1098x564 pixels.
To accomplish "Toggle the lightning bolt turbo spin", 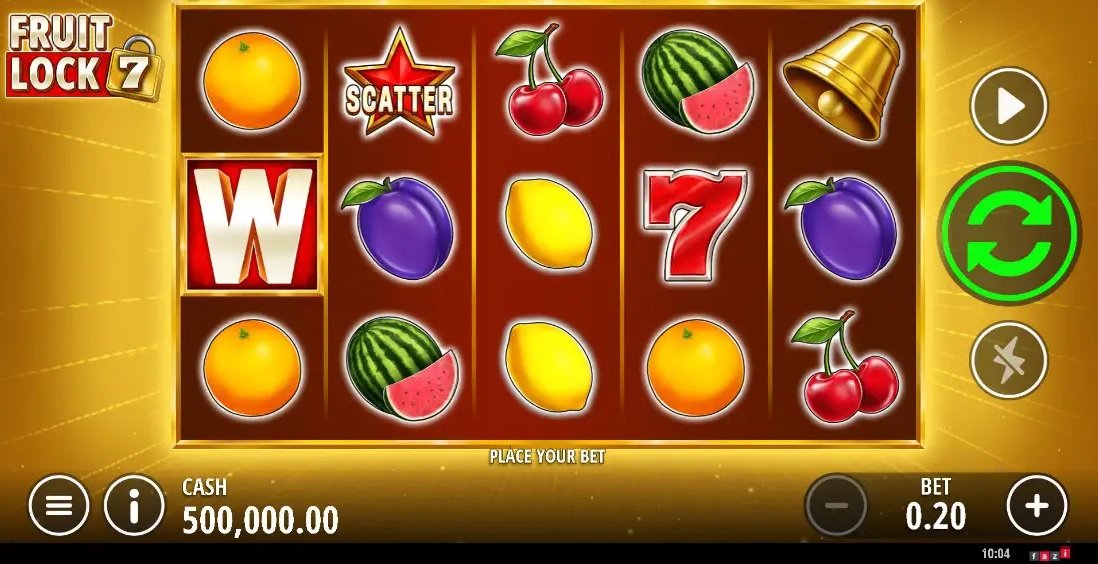I will (1009, 359).
